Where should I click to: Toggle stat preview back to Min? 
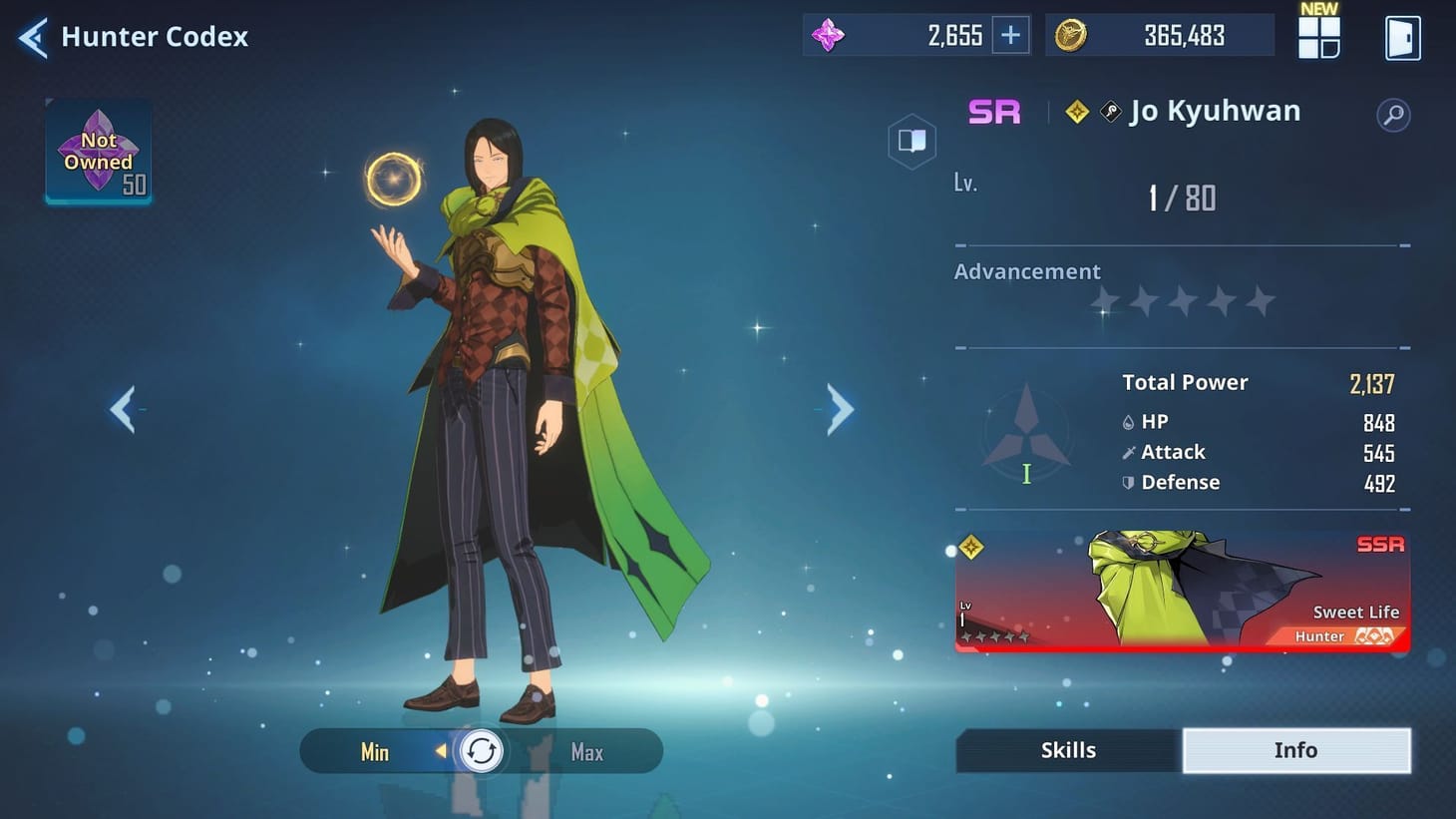(375, 752)
